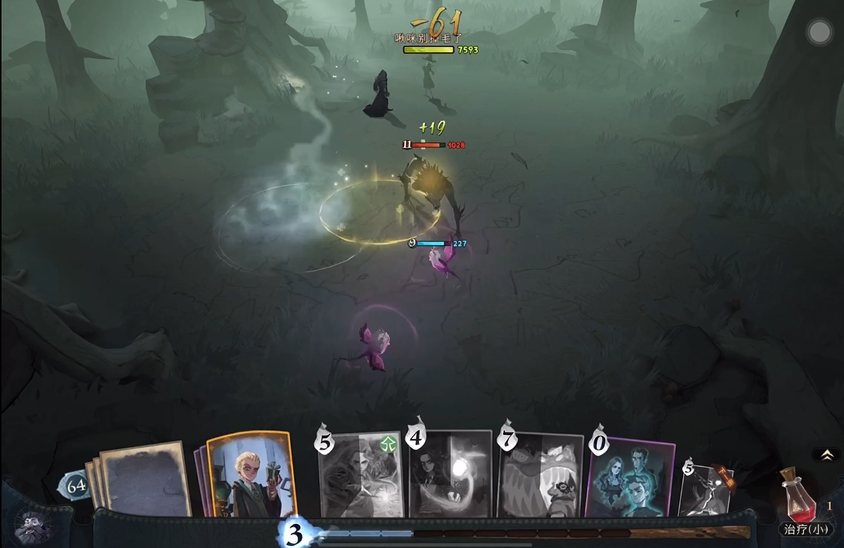Select the 4-cost glowing orb card
The image size is (844, 548).
click(x=450, y=474)
